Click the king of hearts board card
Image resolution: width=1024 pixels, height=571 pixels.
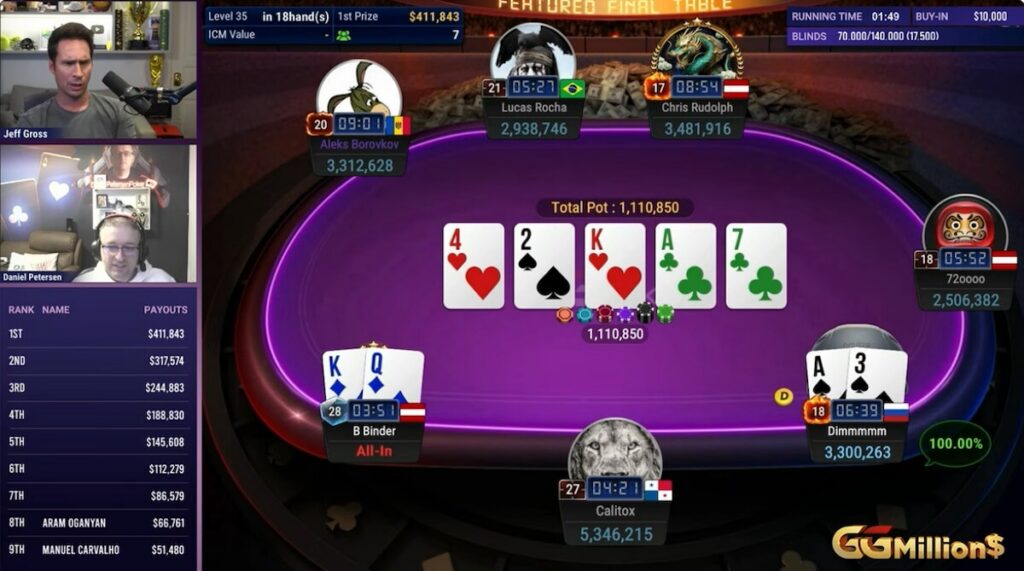(x=614, y=265)
